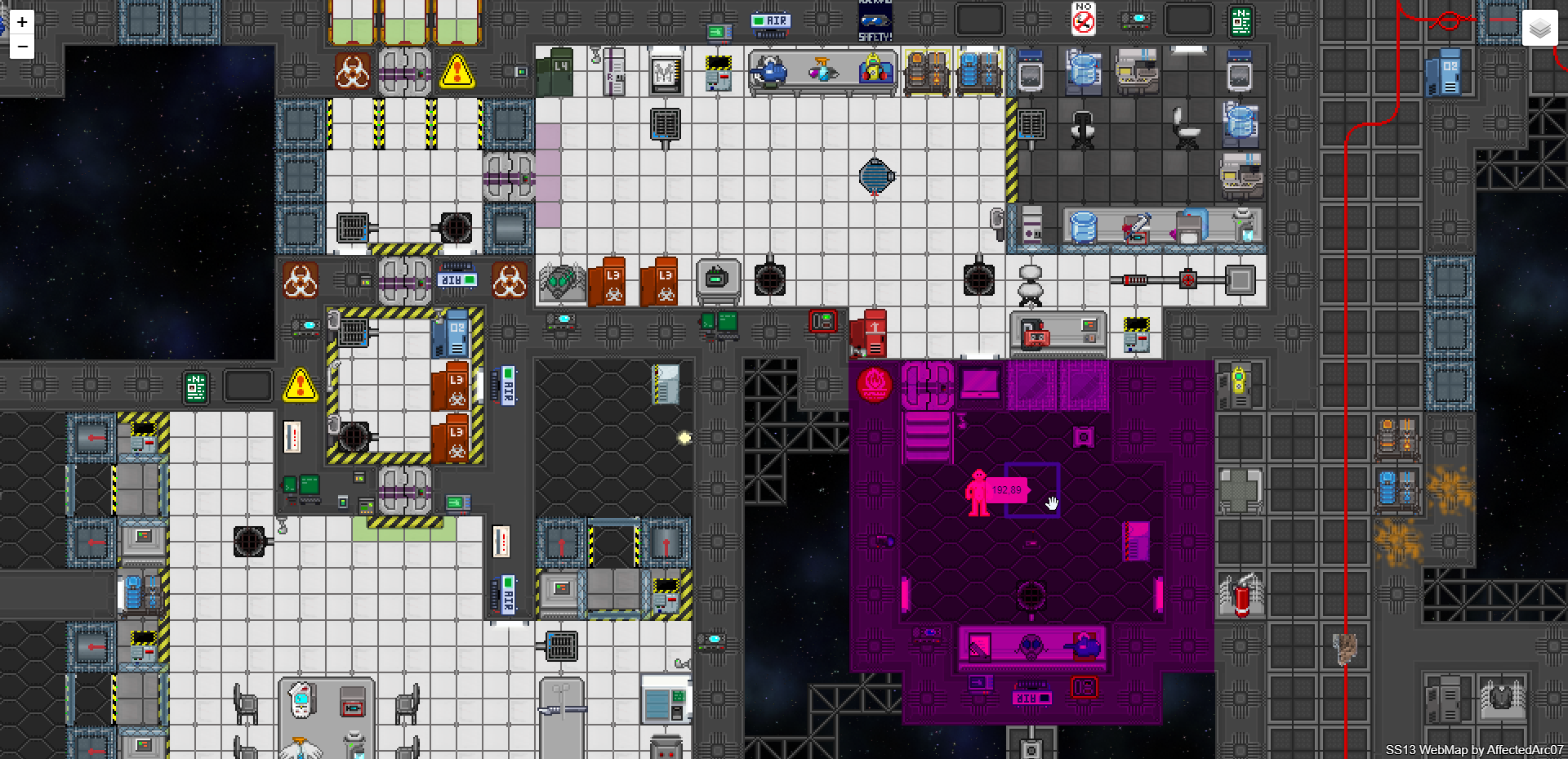
Task: Click the NO SMOKING sign at the top
Action: coord(1082,20)
